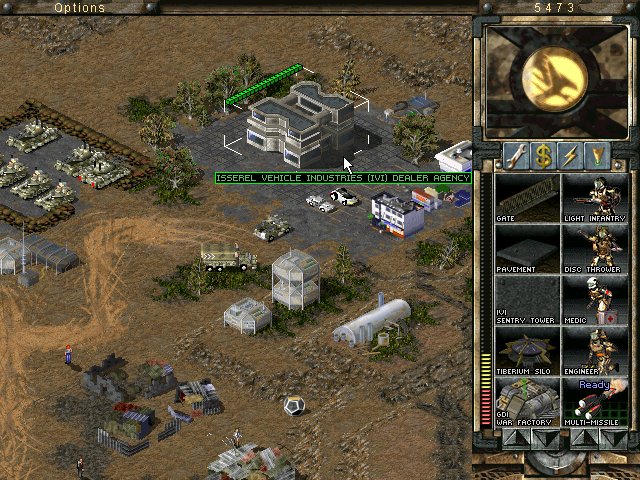Train an Engineer unit
Screen dimensions: 640x480
[593, 350]
